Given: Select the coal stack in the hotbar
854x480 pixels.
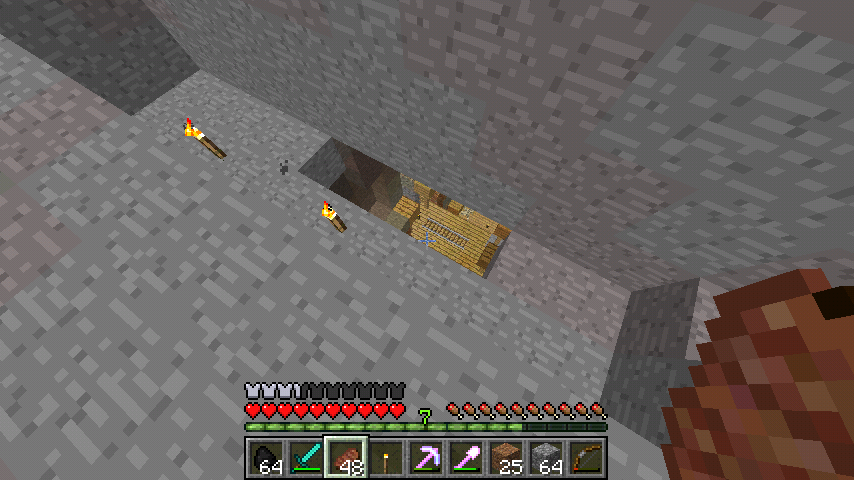Looking at the screenshot, I should tap(266, 458).
